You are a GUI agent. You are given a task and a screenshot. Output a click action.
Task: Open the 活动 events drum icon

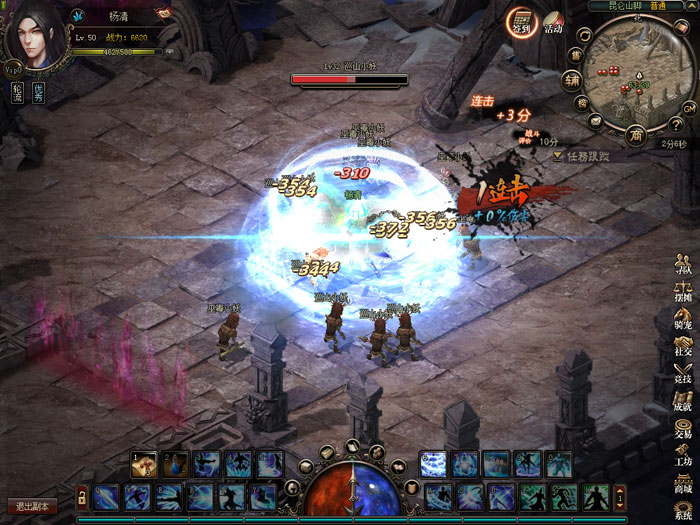[x=552, y=23]
